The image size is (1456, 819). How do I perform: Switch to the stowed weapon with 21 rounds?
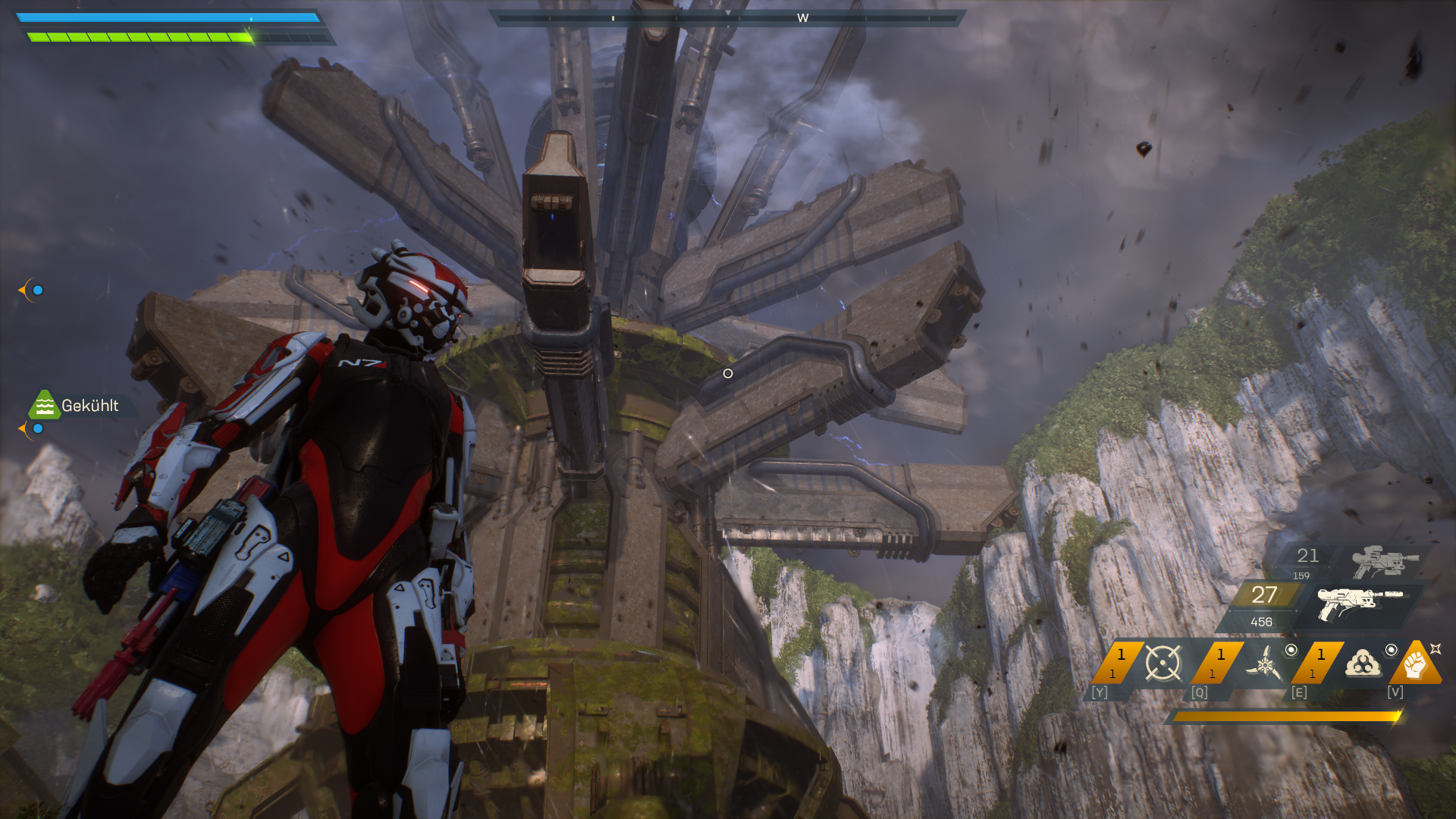(x=1385, y=561)
